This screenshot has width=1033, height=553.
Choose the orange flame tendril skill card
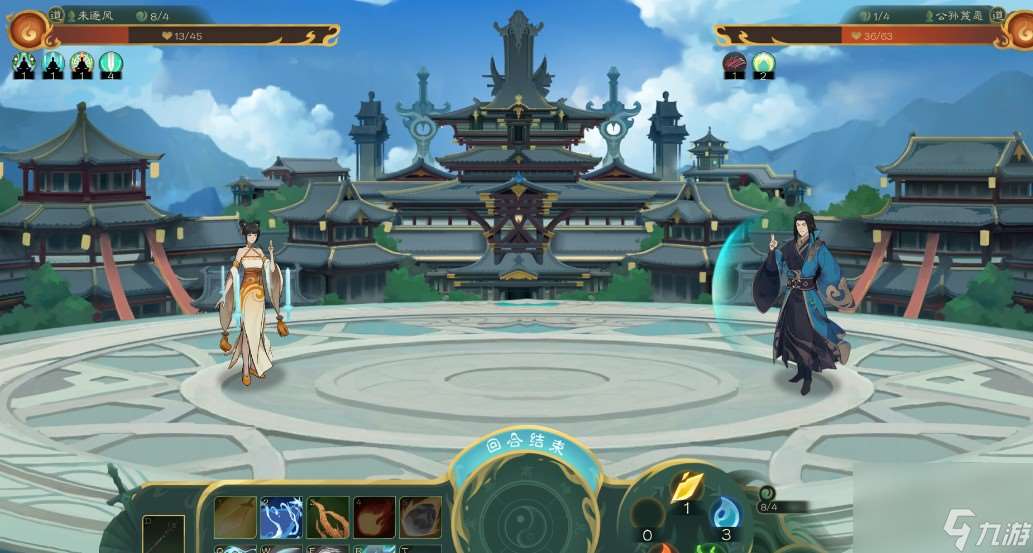[328, 517]
